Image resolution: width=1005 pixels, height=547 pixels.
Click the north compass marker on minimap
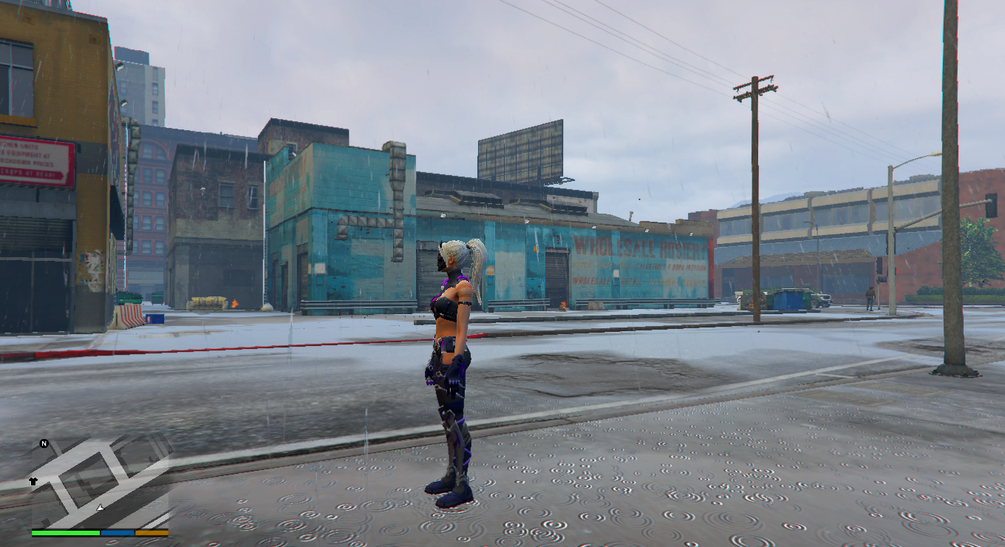coord(44,443)
